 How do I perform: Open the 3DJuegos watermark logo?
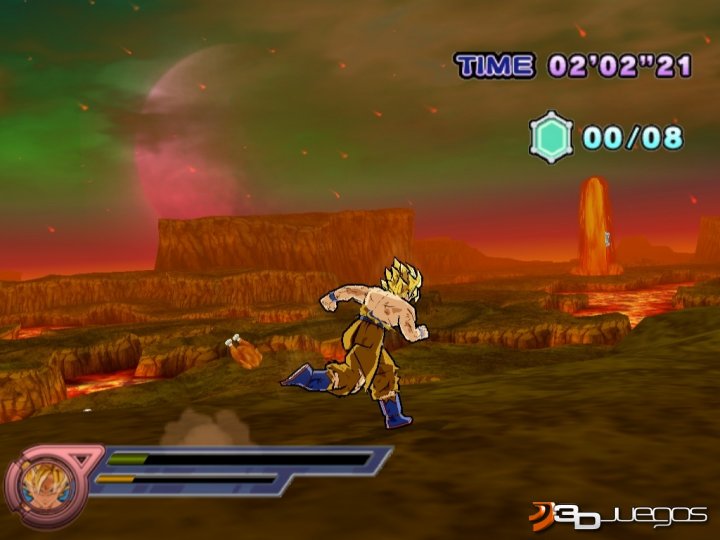619,516
